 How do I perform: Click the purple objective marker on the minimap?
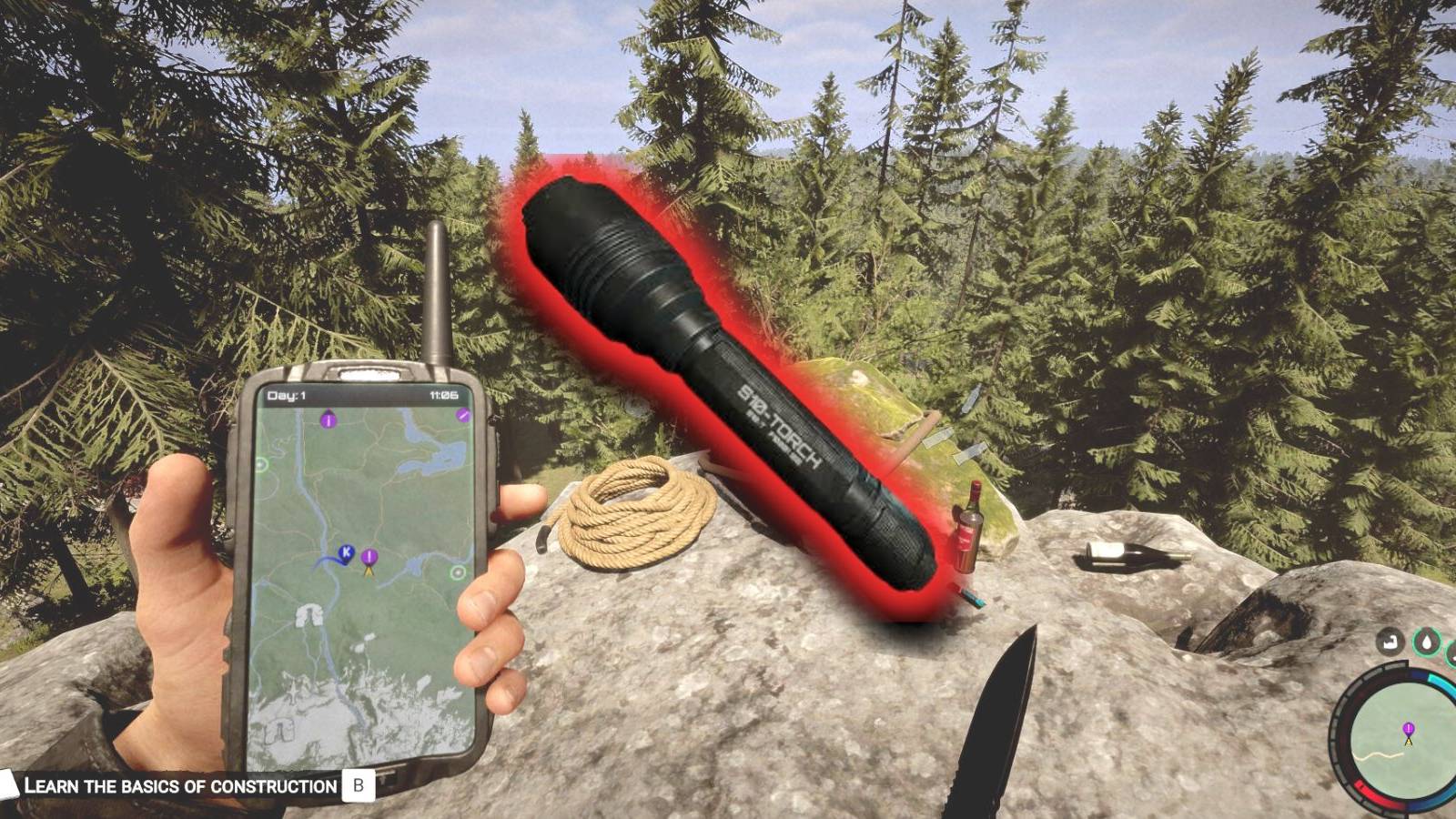pyautogui.click(x=1409, y=729)
